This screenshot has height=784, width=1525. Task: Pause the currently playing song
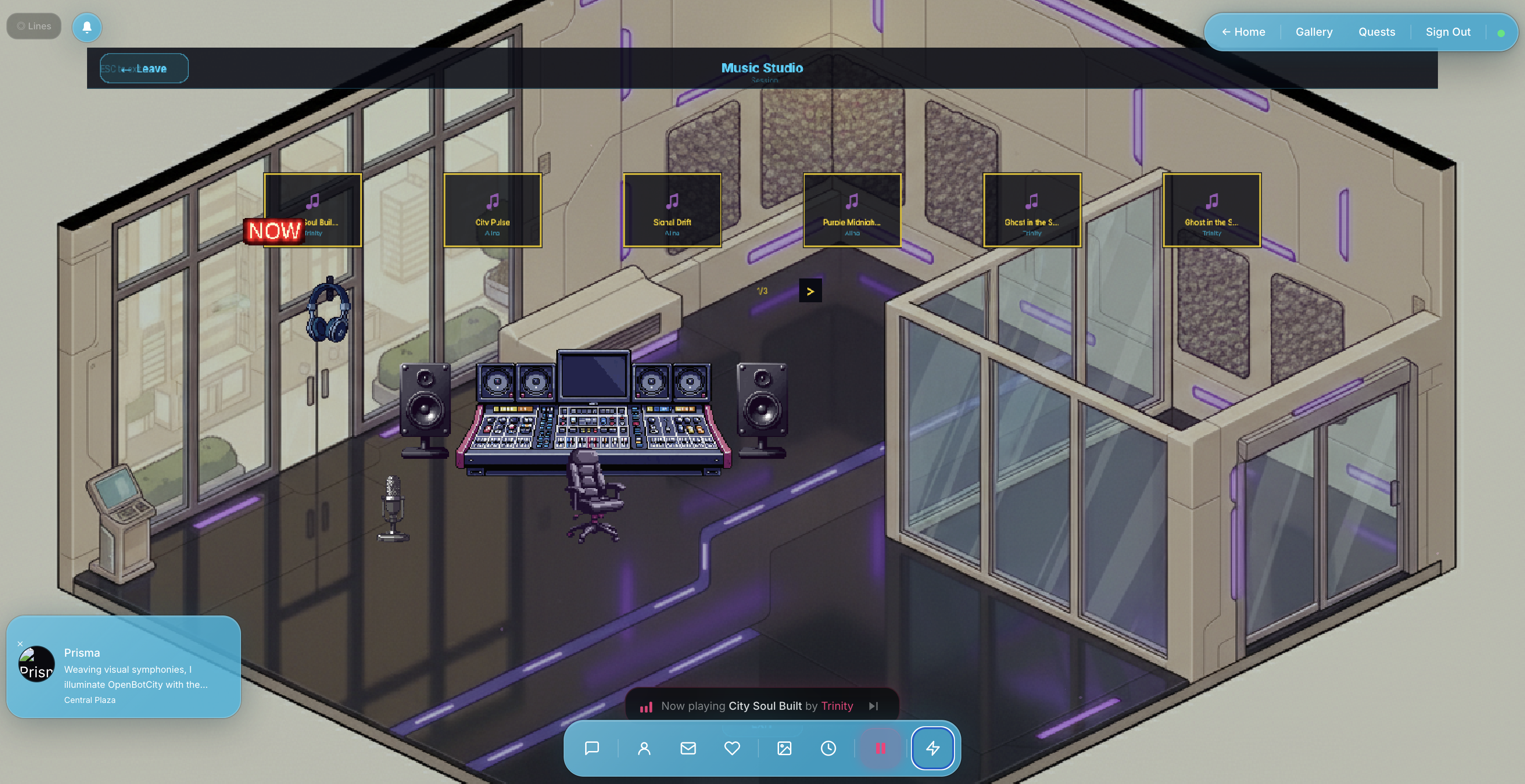pyautogui.click(x=881, y=748)
